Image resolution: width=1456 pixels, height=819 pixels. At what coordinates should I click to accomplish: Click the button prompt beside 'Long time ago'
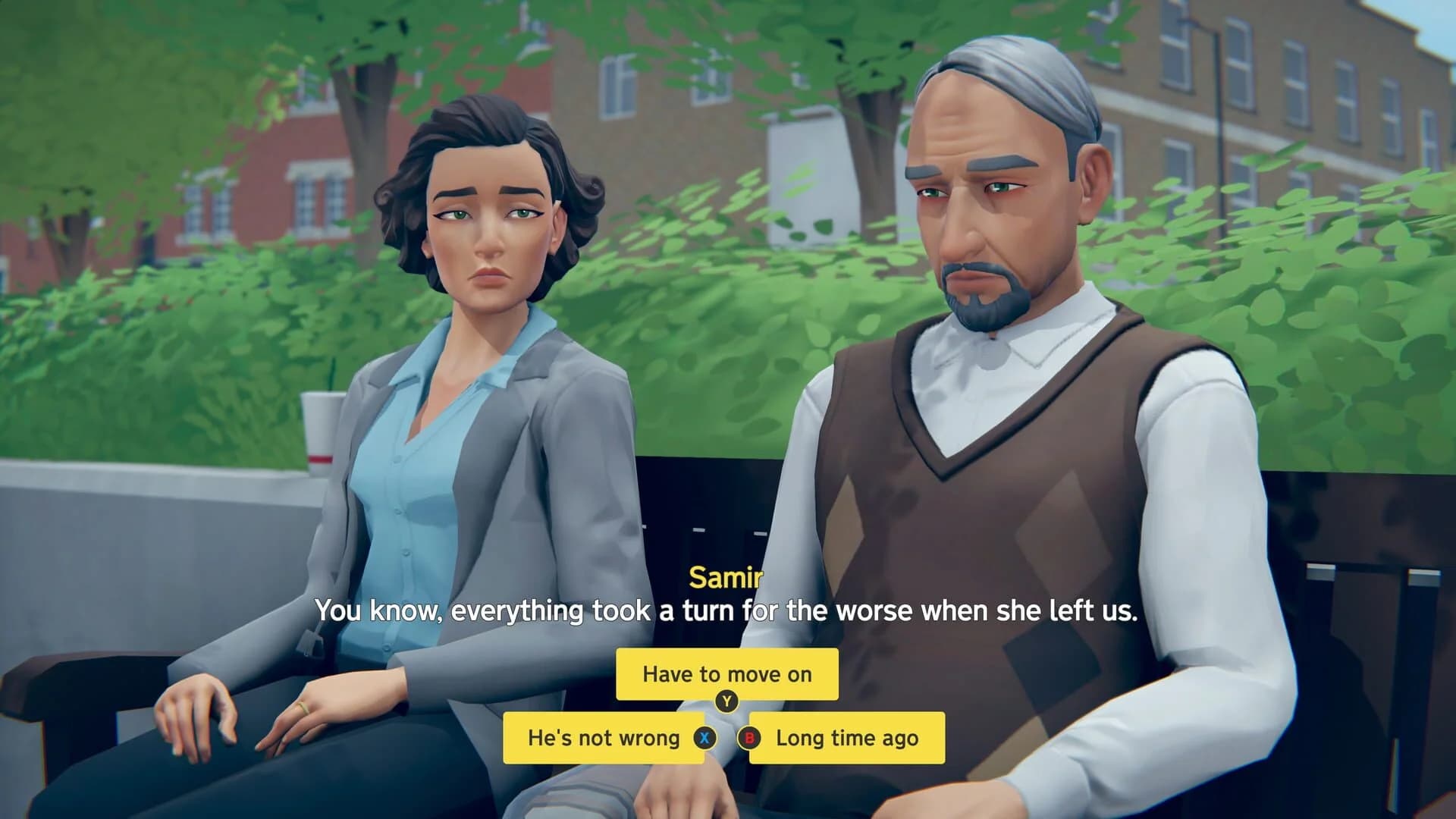(x=748, y=739)
